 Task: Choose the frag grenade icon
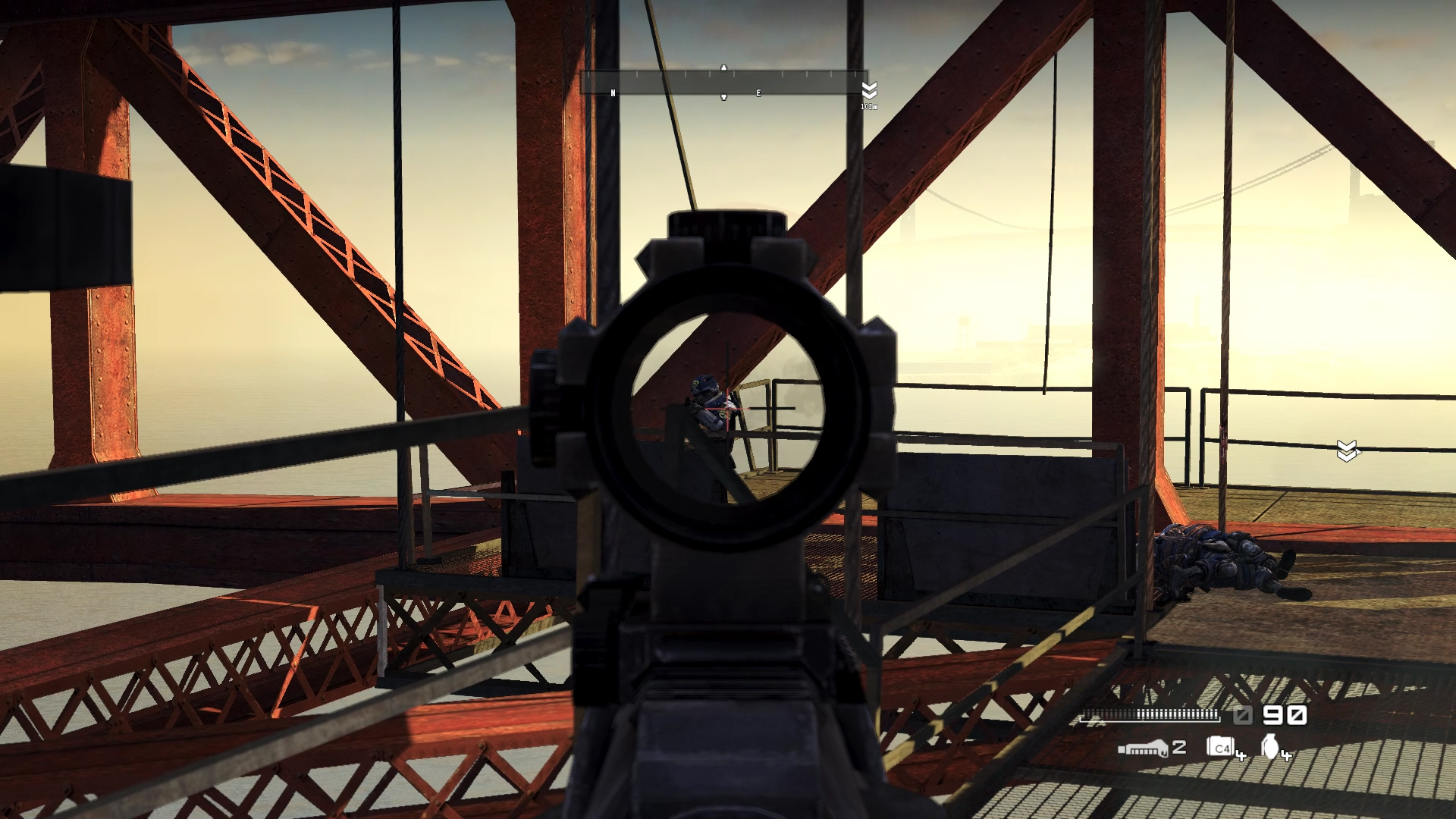[x=1270, y=747]
